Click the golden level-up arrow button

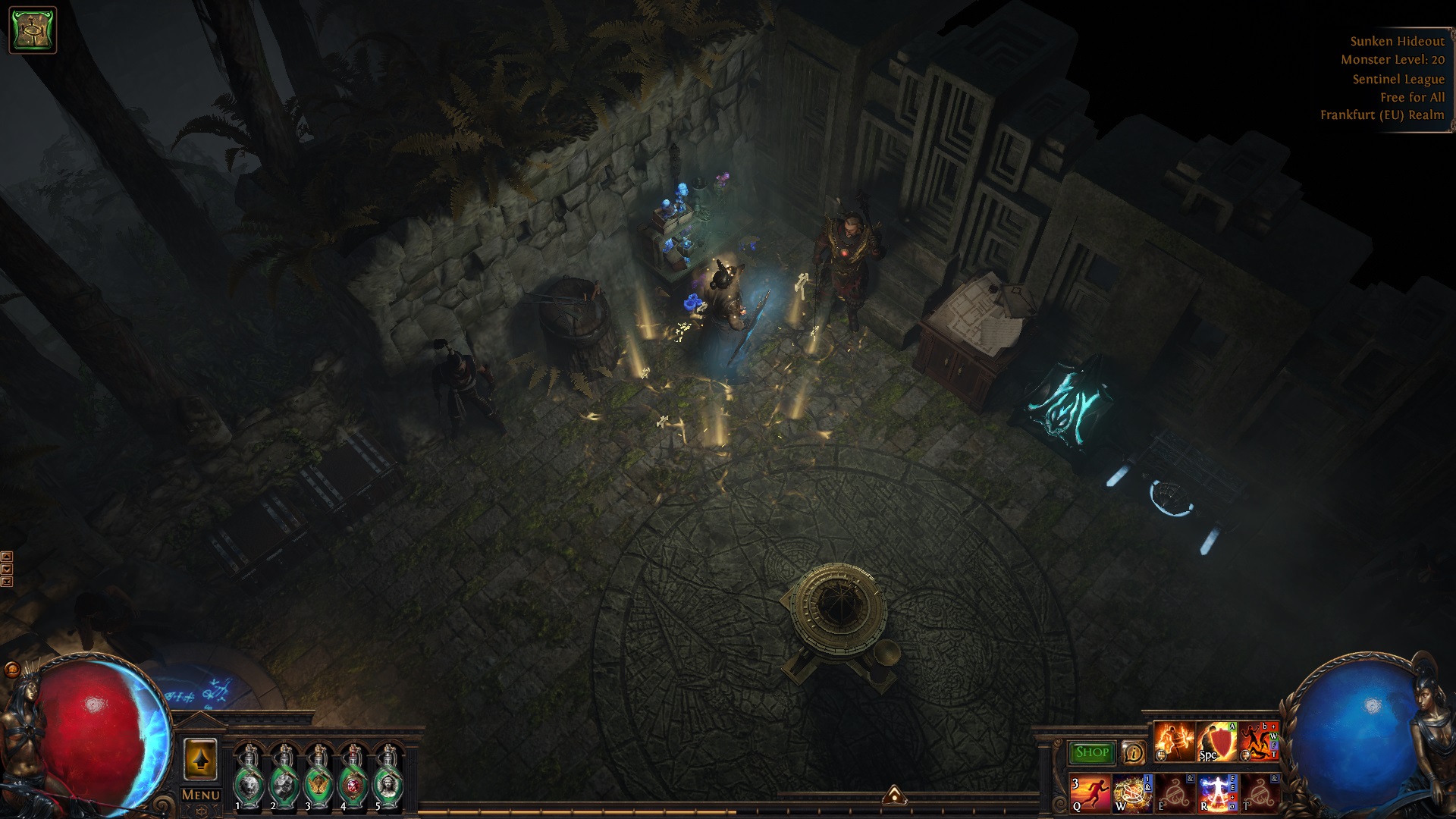200,759
